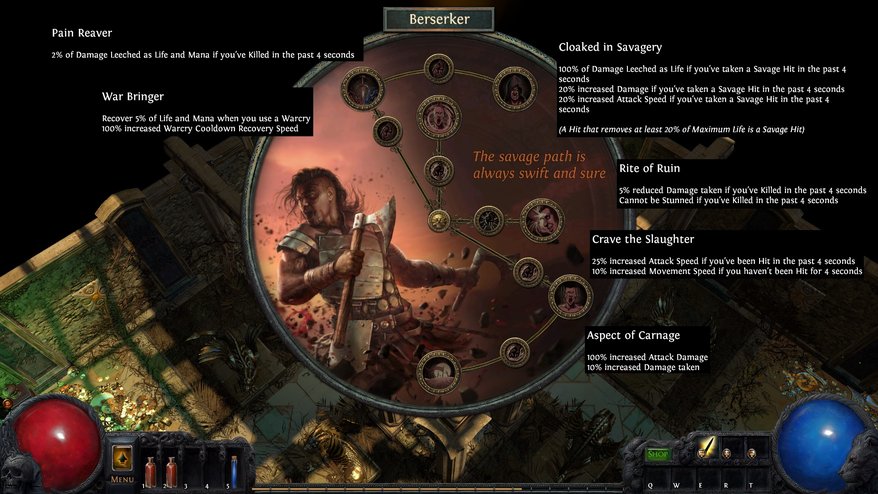The width and height of the screenshot is (878, 494).
Task: Allocate the Aspect of Carnage node
Action: 438,371
